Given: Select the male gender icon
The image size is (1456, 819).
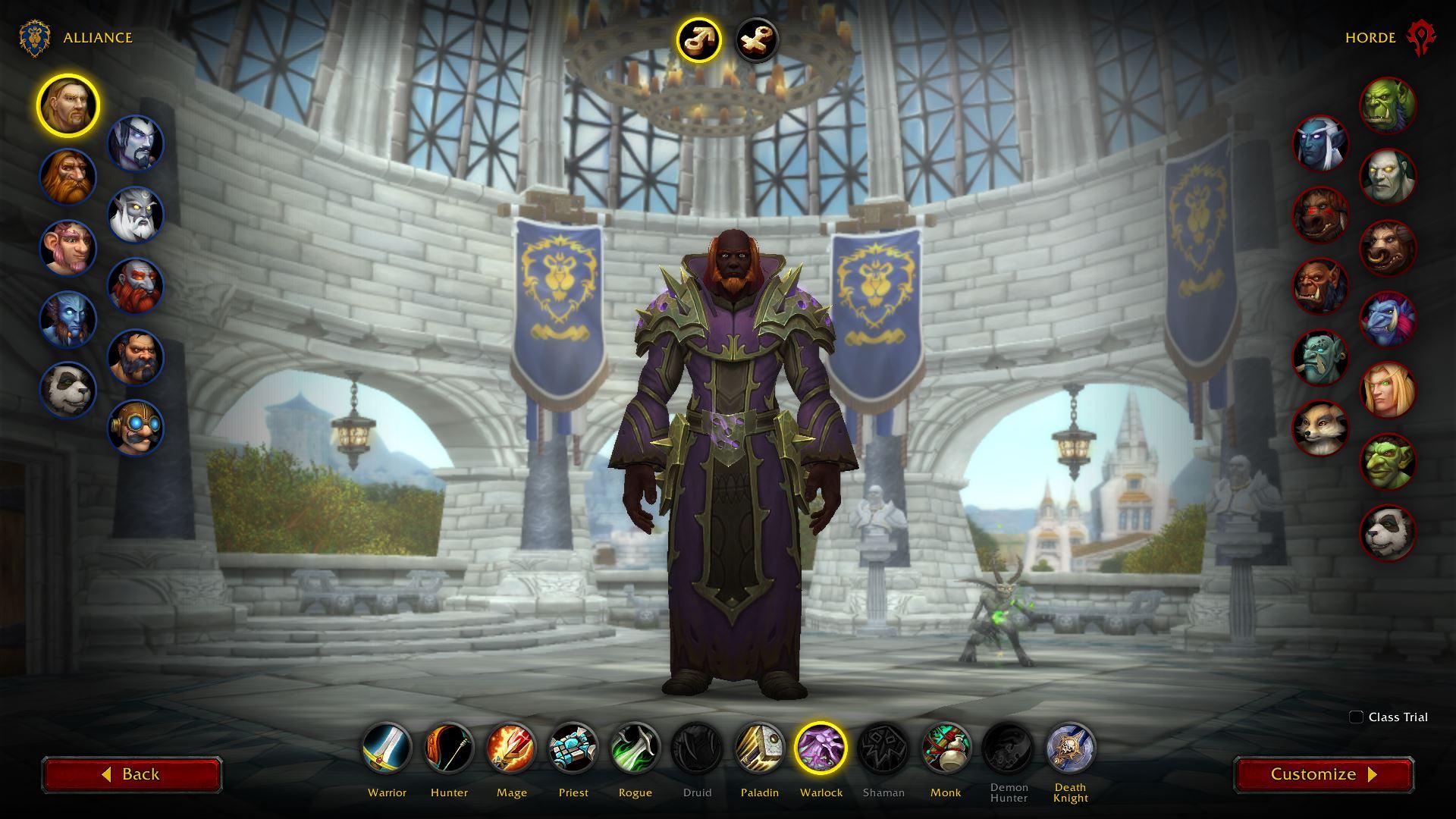Looking at the screenshot, I should [x=698, y=39].
